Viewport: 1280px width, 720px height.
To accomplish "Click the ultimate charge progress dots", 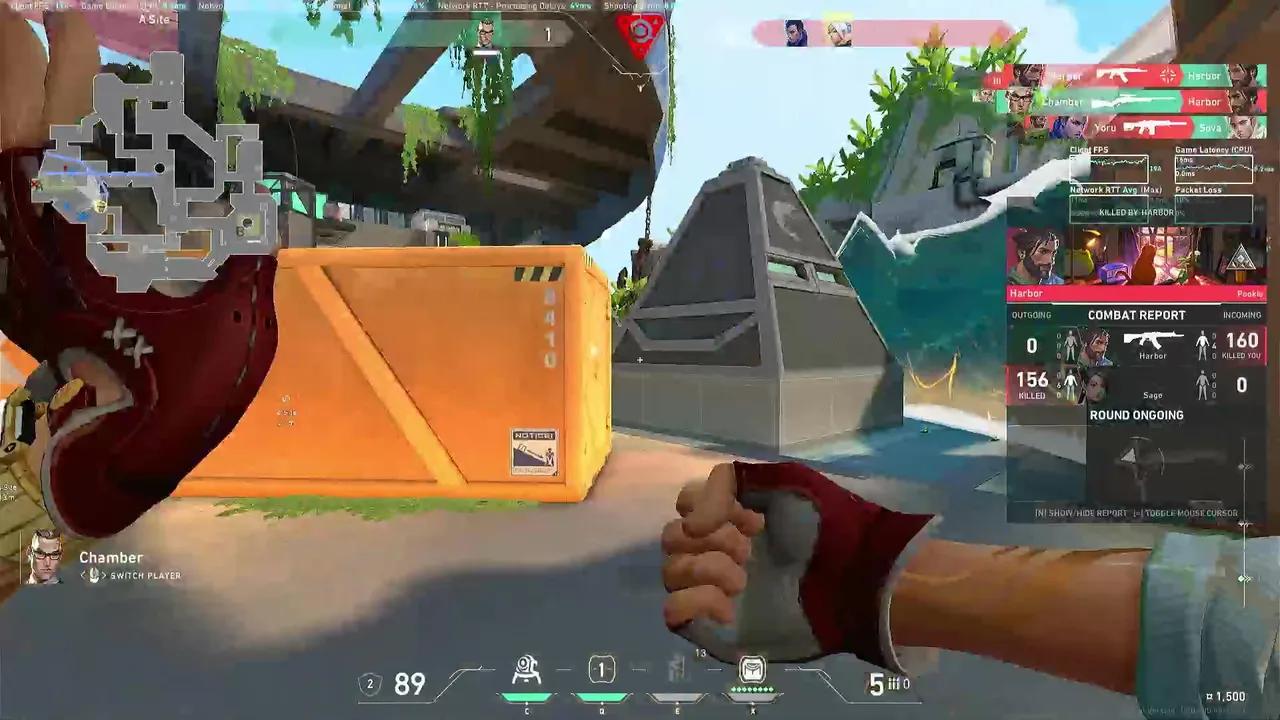I will click(x=753, y=690).
